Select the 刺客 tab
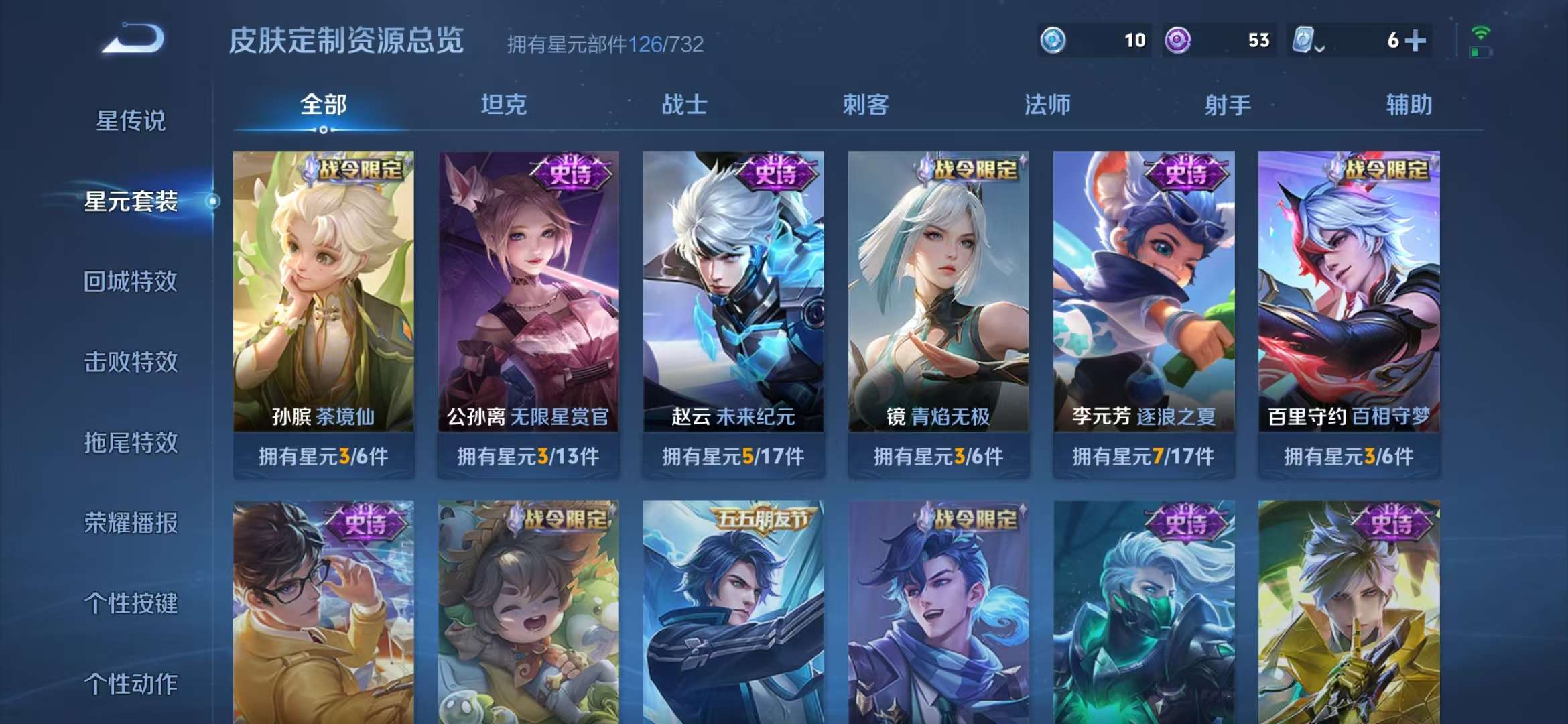 (867, 105)
